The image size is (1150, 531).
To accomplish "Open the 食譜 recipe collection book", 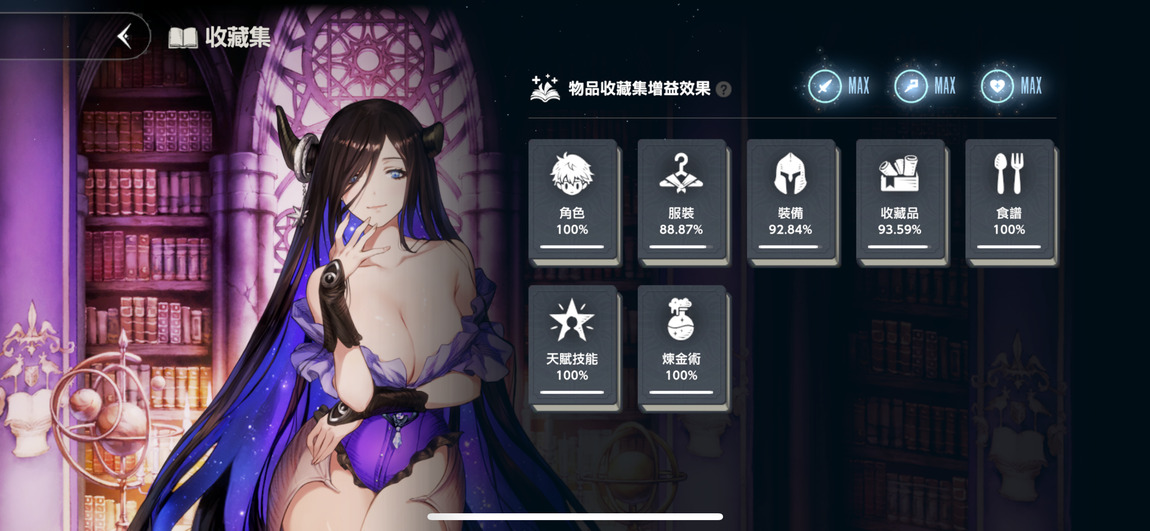I will click(1008, 201).
